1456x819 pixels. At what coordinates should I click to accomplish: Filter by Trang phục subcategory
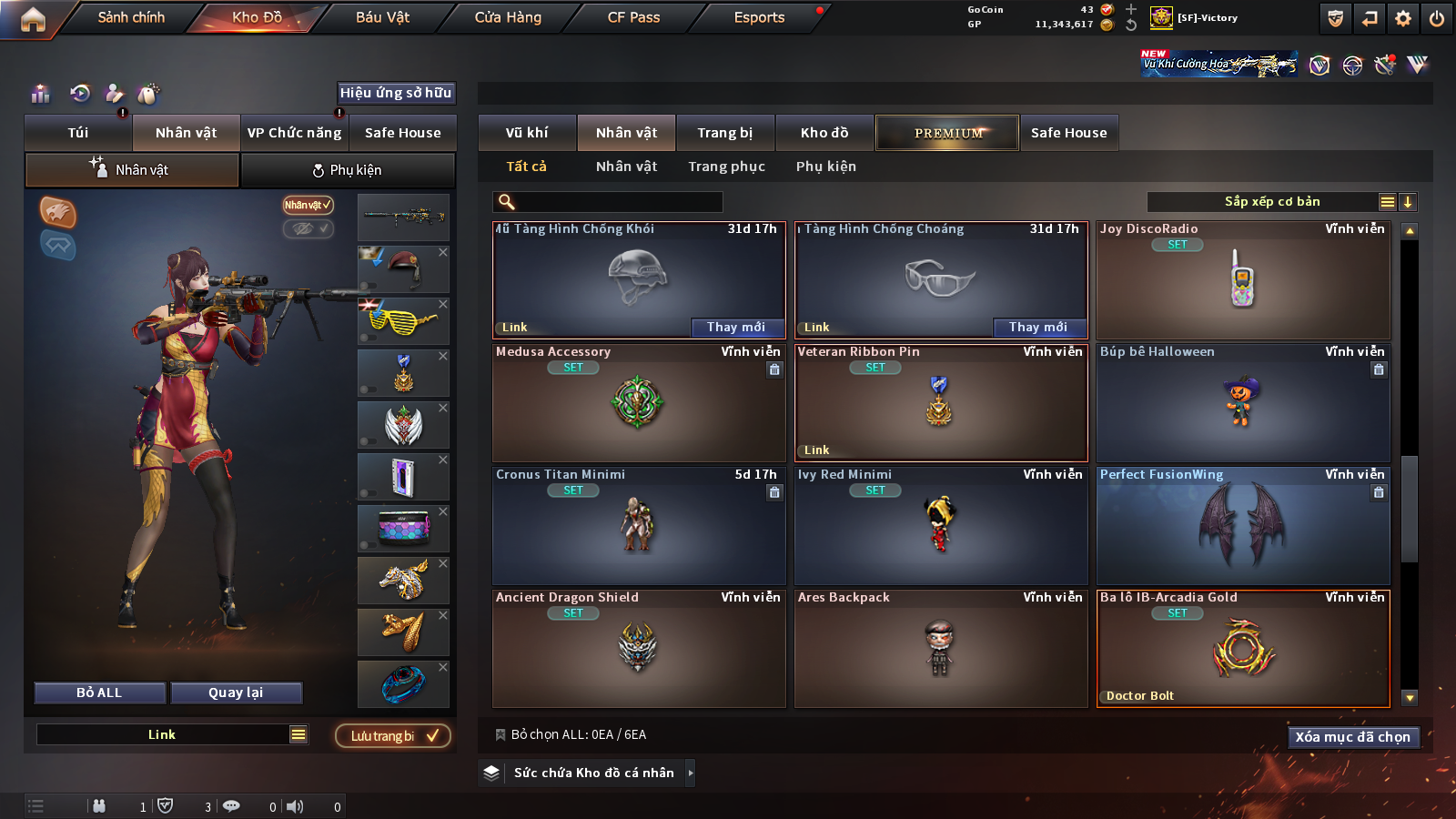pos(726,167)
